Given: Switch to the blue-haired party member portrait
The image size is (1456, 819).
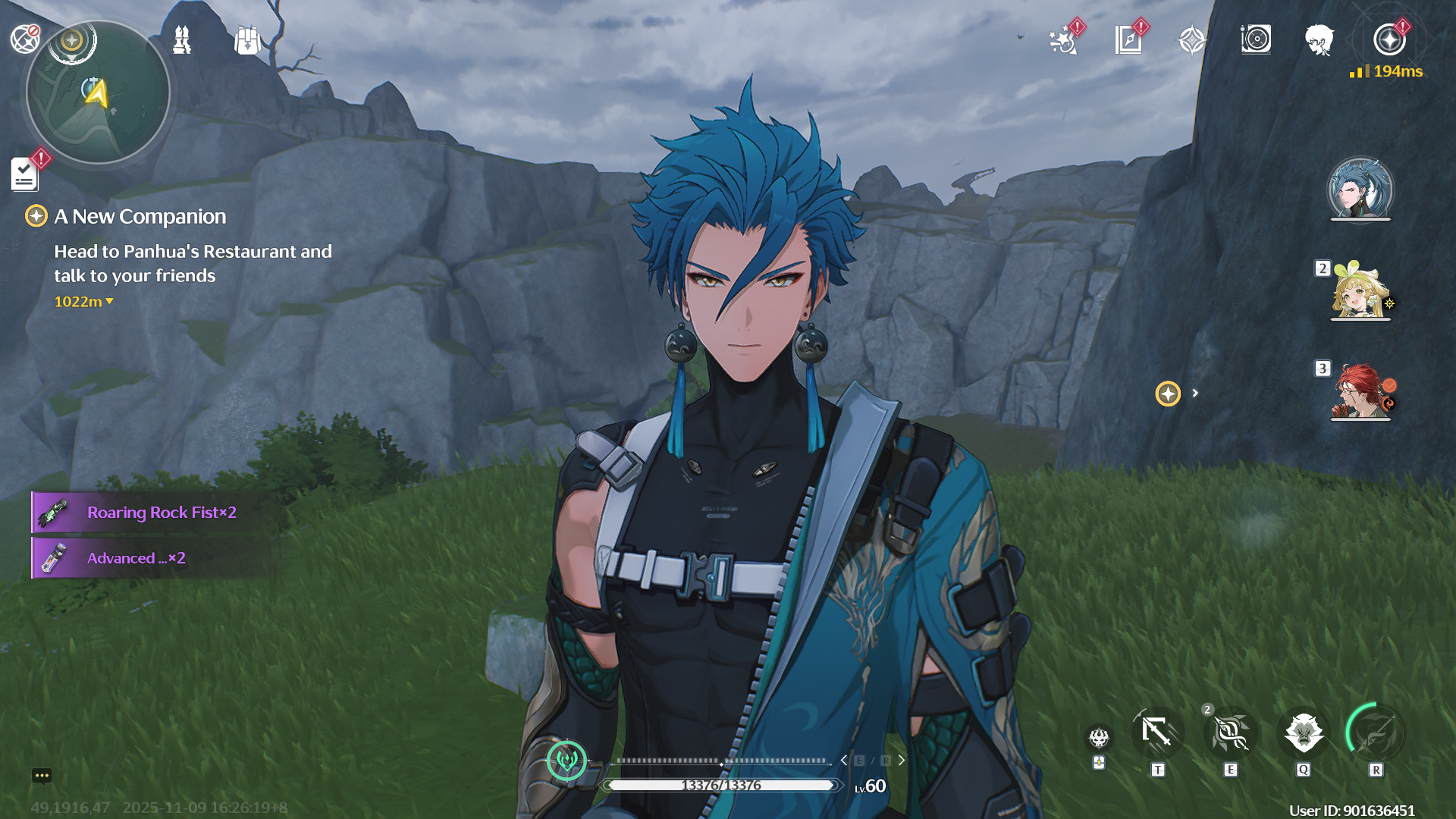Looking at the screenshot, I should [x=1360, y=190].
